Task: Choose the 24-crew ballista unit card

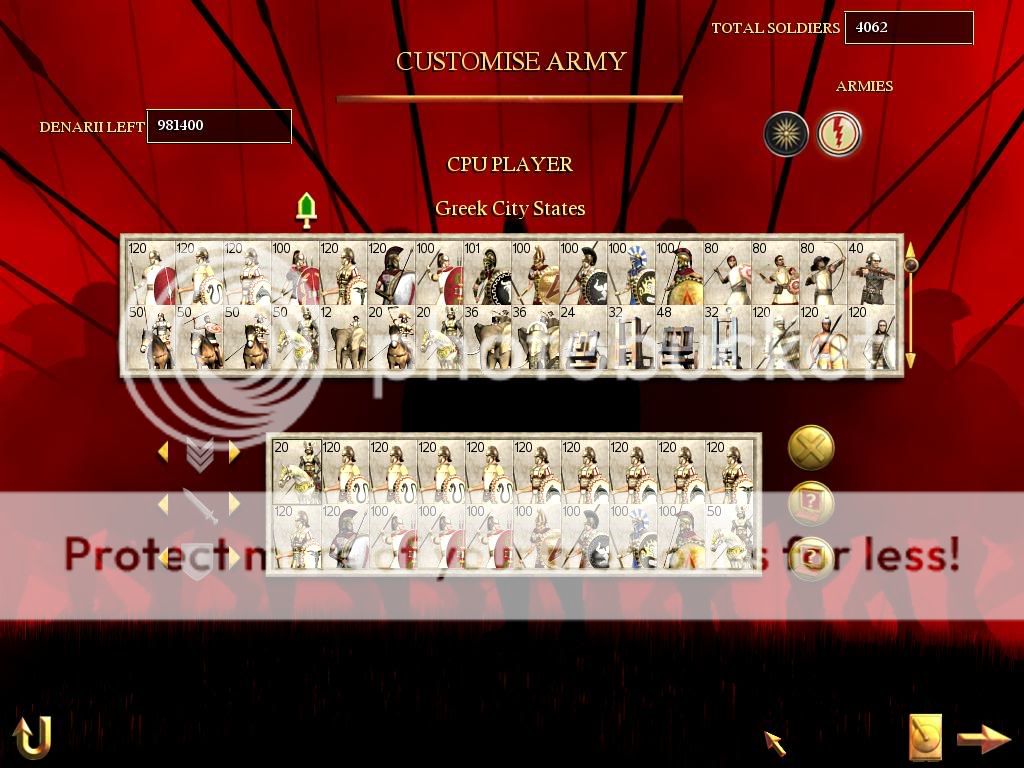Action: [x=583, y=338]
